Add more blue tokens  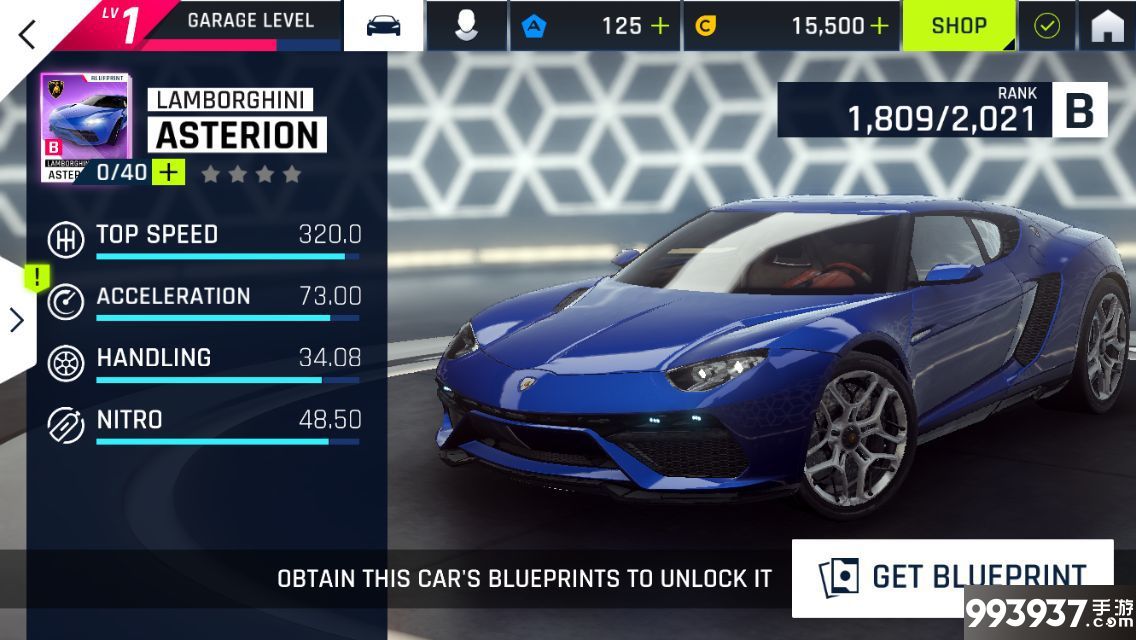(x=660, y=26)
